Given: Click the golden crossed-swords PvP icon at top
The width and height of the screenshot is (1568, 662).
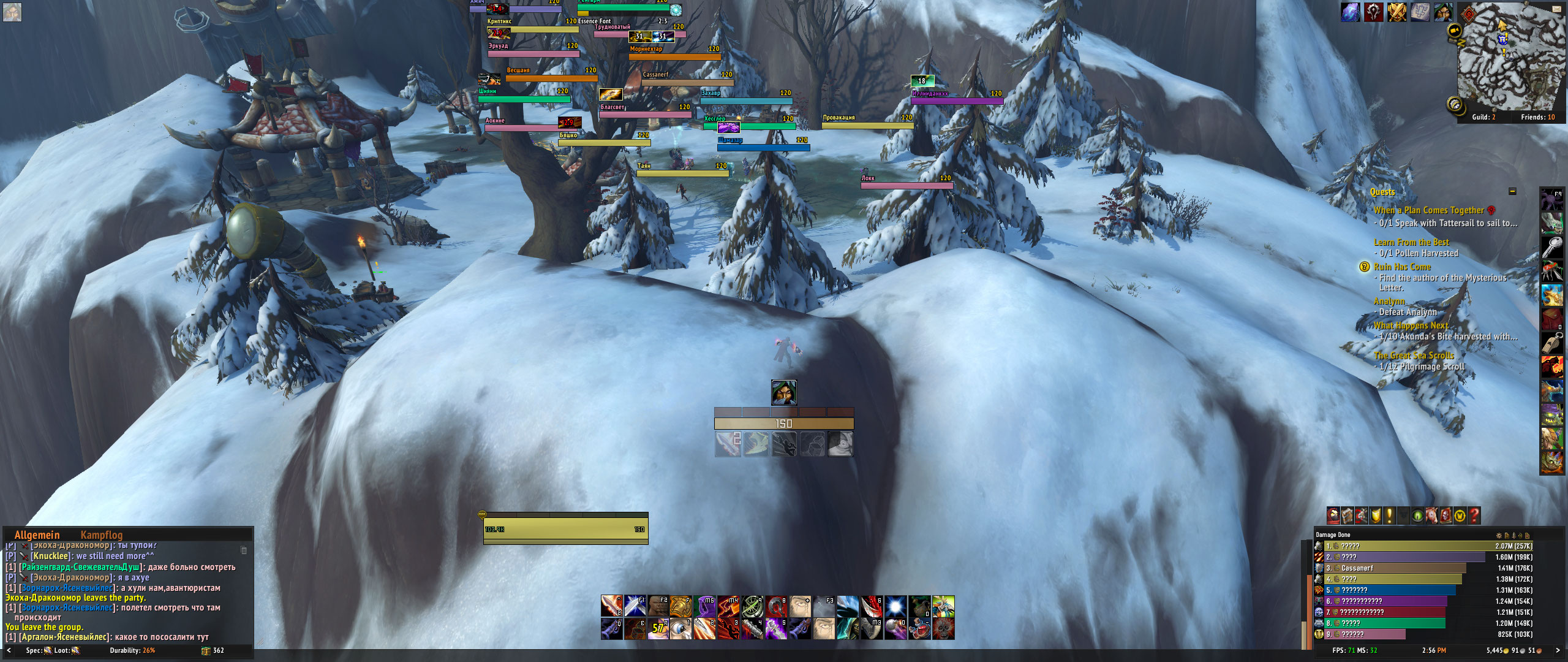Looking at the screenshot, I should click(x=1397, y=12).
